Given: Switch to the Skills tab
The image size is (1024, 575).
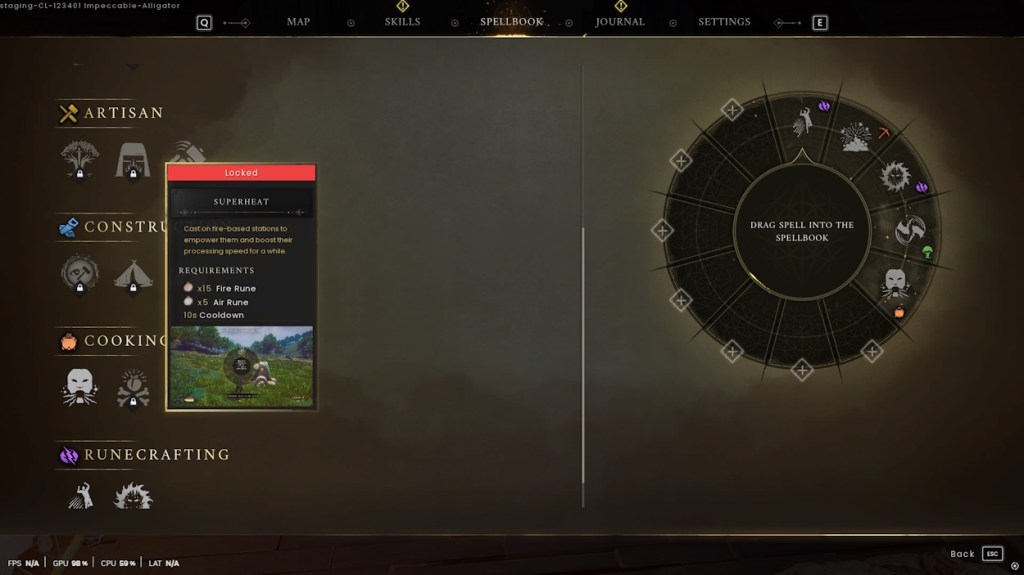Looking at the screenshot, I should pyautogui.click(x=402, y=22).
